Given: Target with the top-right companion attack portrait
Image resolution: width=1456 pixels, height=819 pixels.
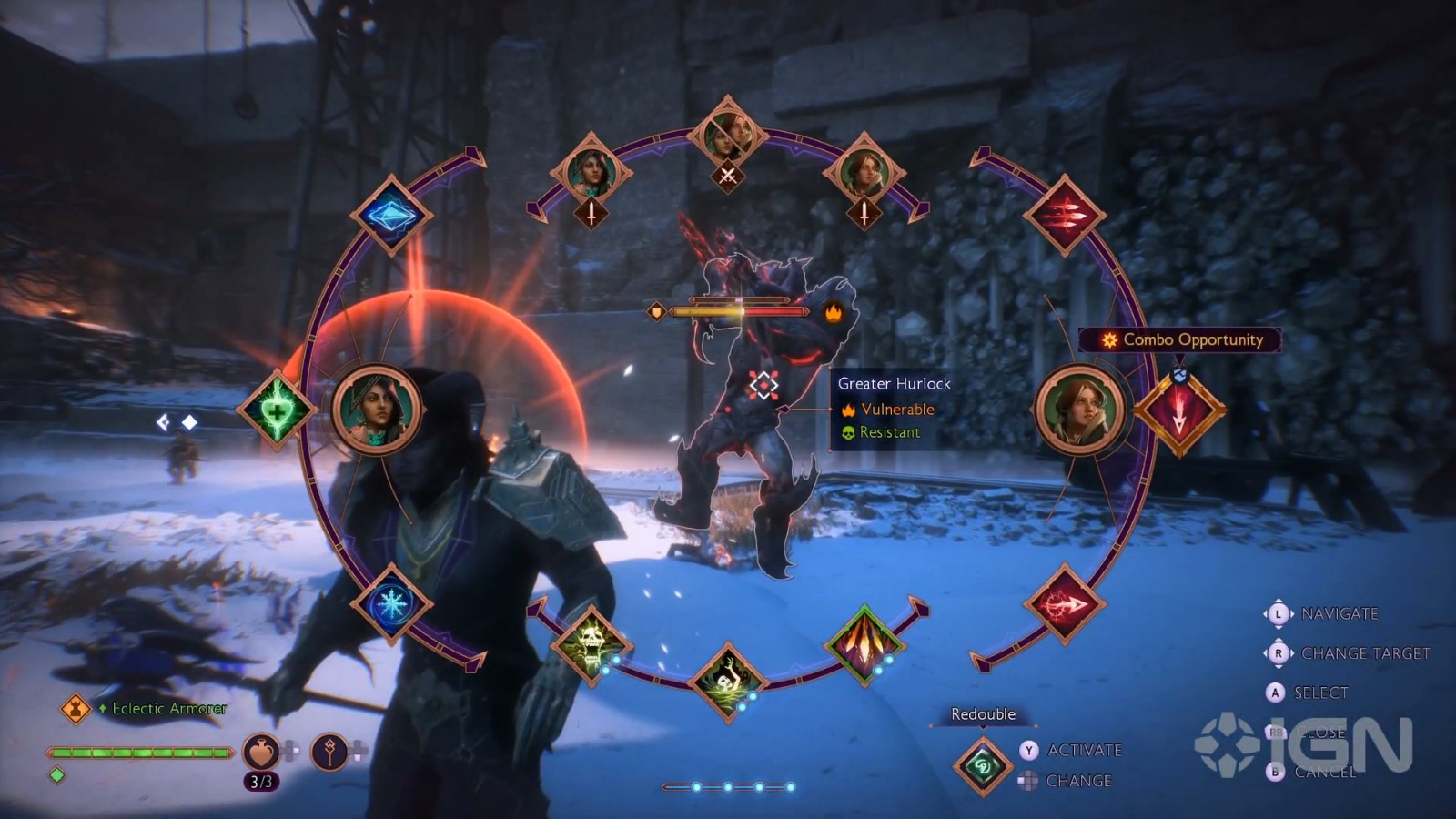Looking at the screenshot, I should [864, 173].
